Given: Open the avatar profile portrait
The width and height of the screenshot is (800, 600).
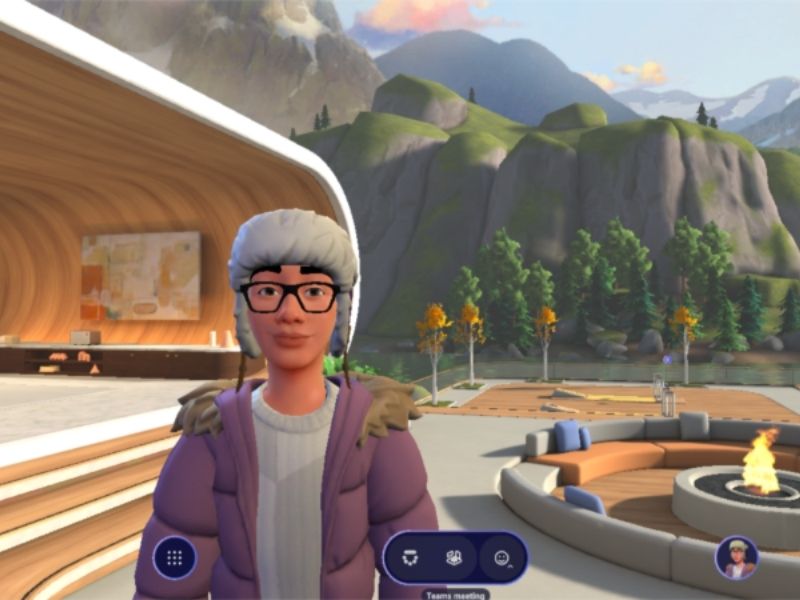Looking at the screenshot, I should coord(737,558).
